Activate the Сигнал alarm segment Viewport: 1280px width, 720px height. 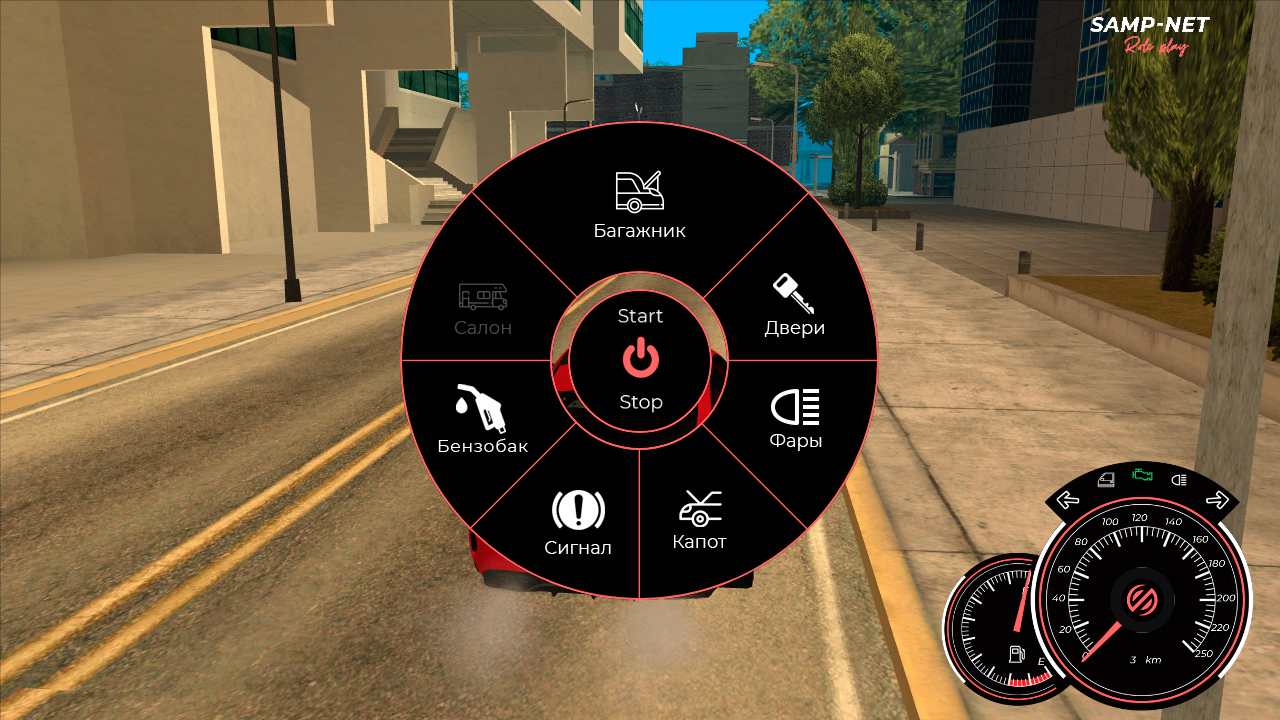578,523
